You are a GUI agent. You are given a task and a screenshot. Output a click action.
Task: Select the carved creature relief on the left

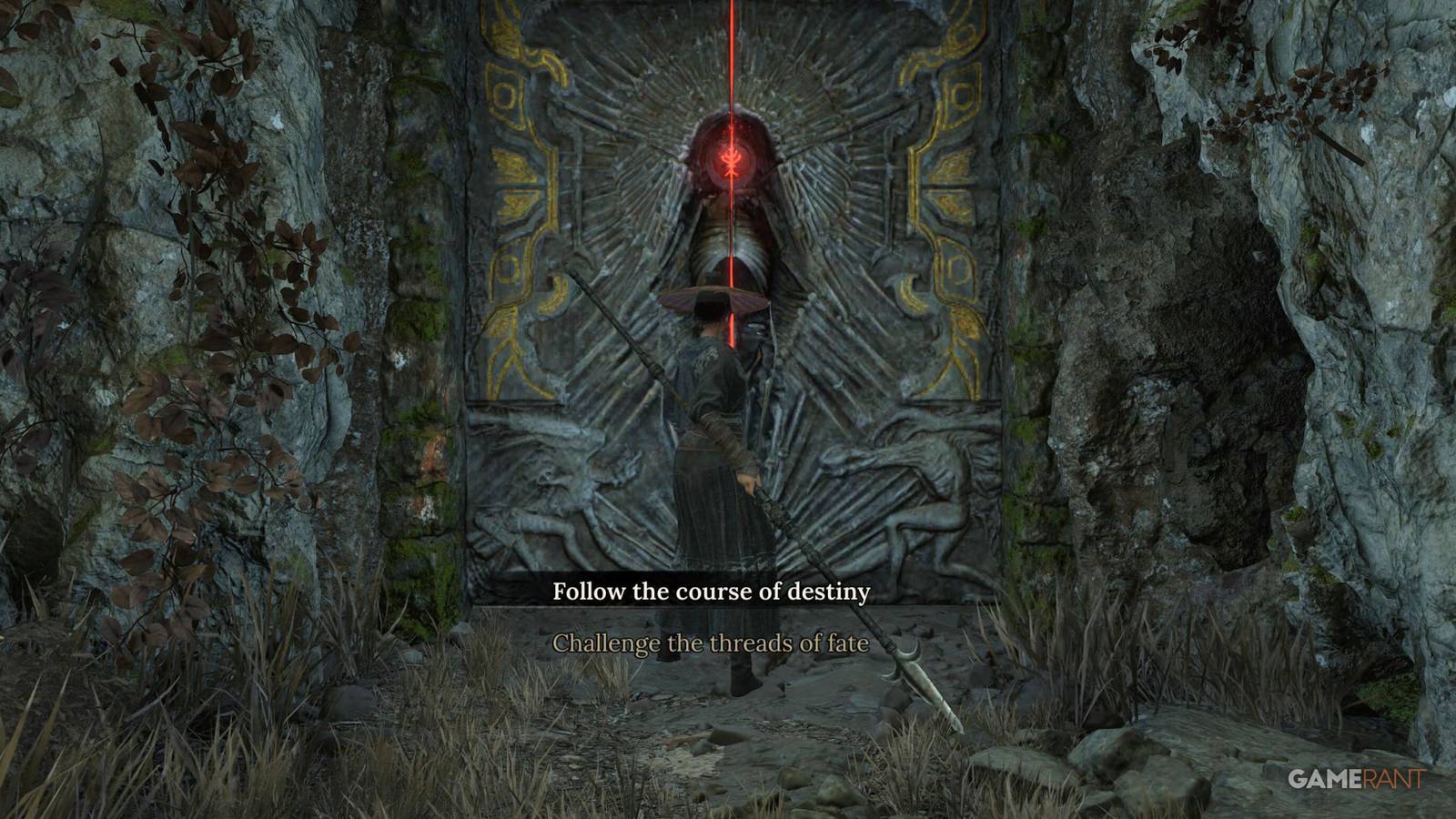point(564,482)
